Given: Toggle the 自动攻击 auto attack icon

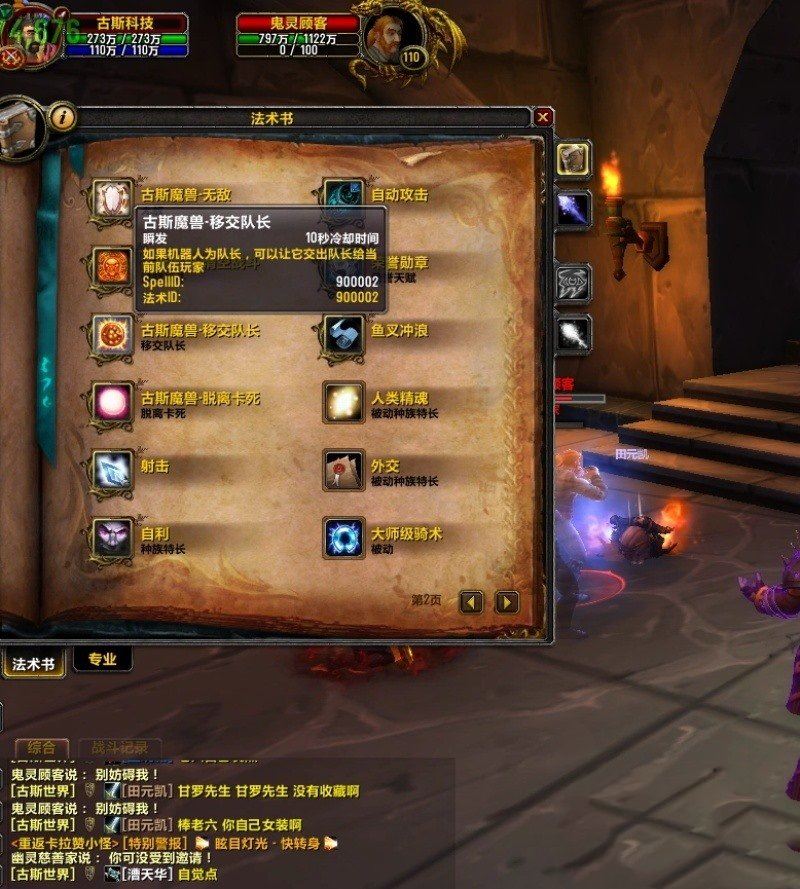Looking at the screenshot, I should (344, 197).
